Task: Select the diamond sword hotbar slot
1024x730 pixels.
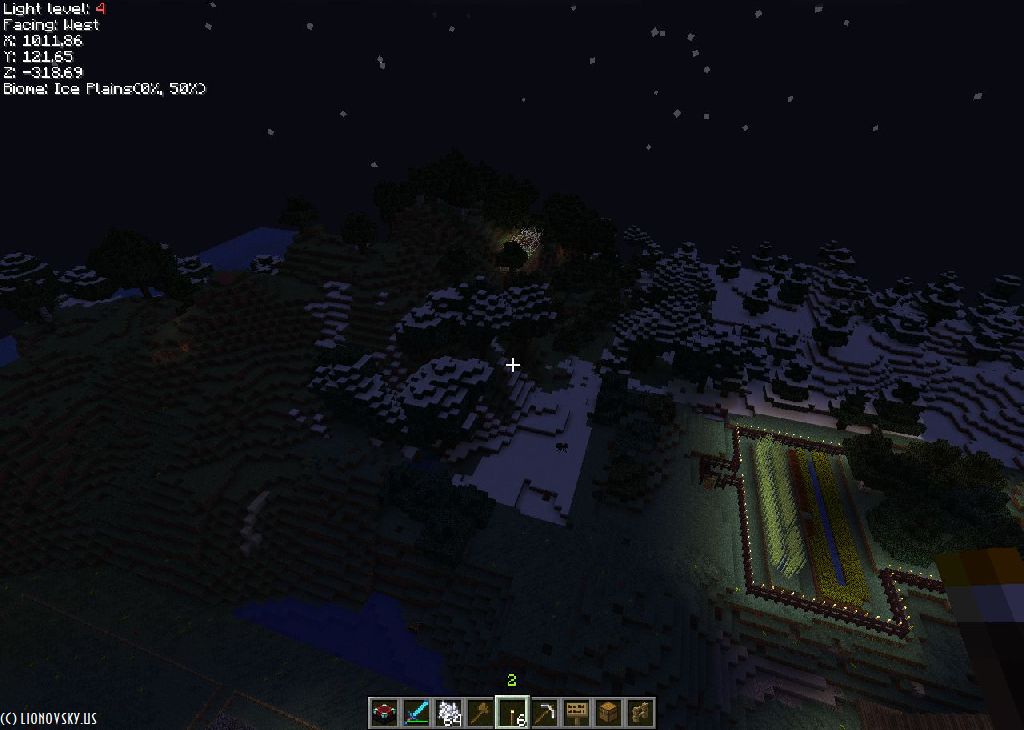Action: coord(415,712)
